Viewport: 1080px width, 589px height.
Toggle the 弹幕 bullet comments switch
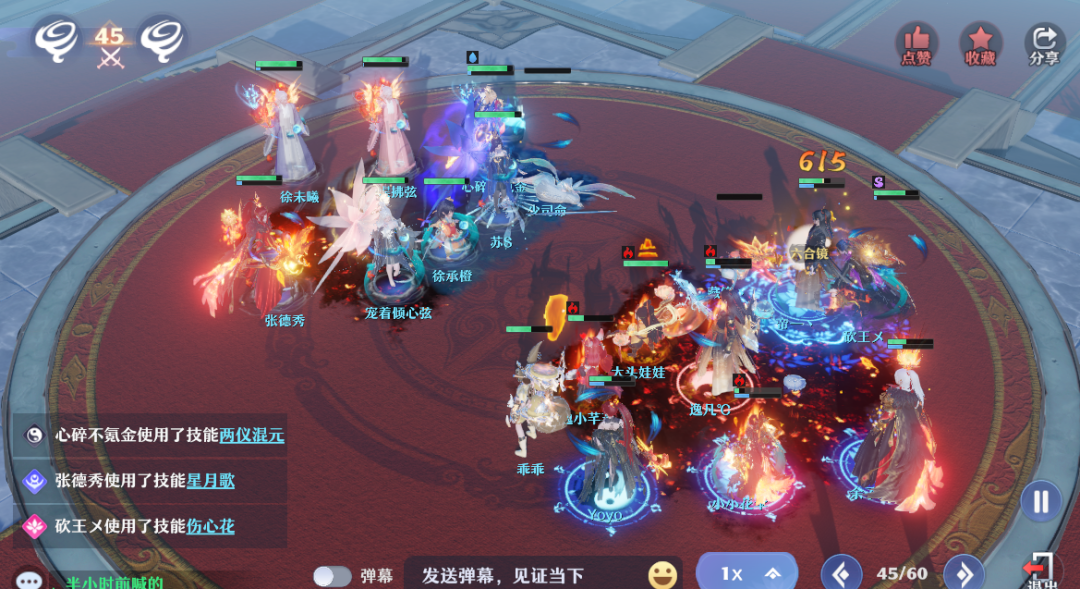[332, 576]
